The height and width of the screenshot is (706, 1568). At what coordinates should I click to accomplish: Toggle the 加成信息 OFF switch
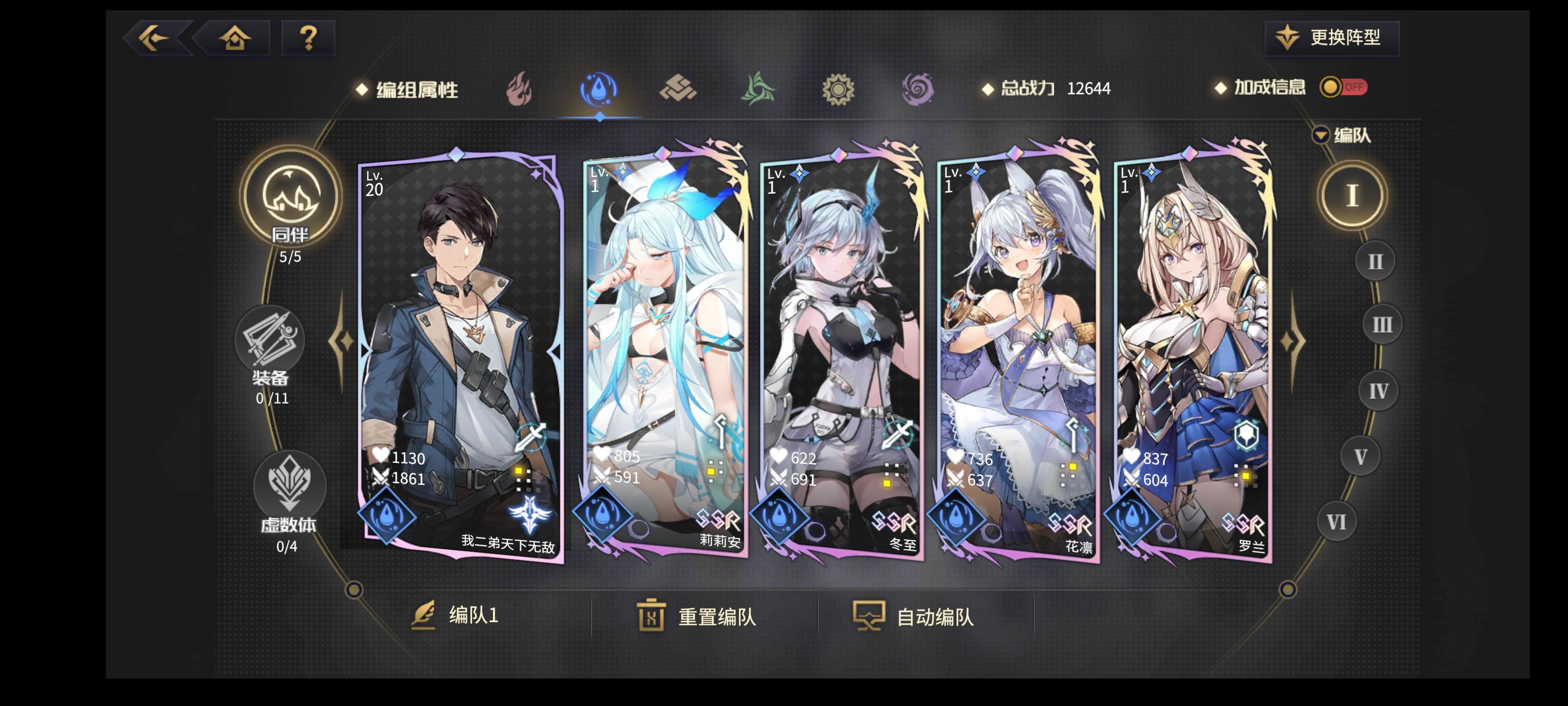[x=1345, y=88]
